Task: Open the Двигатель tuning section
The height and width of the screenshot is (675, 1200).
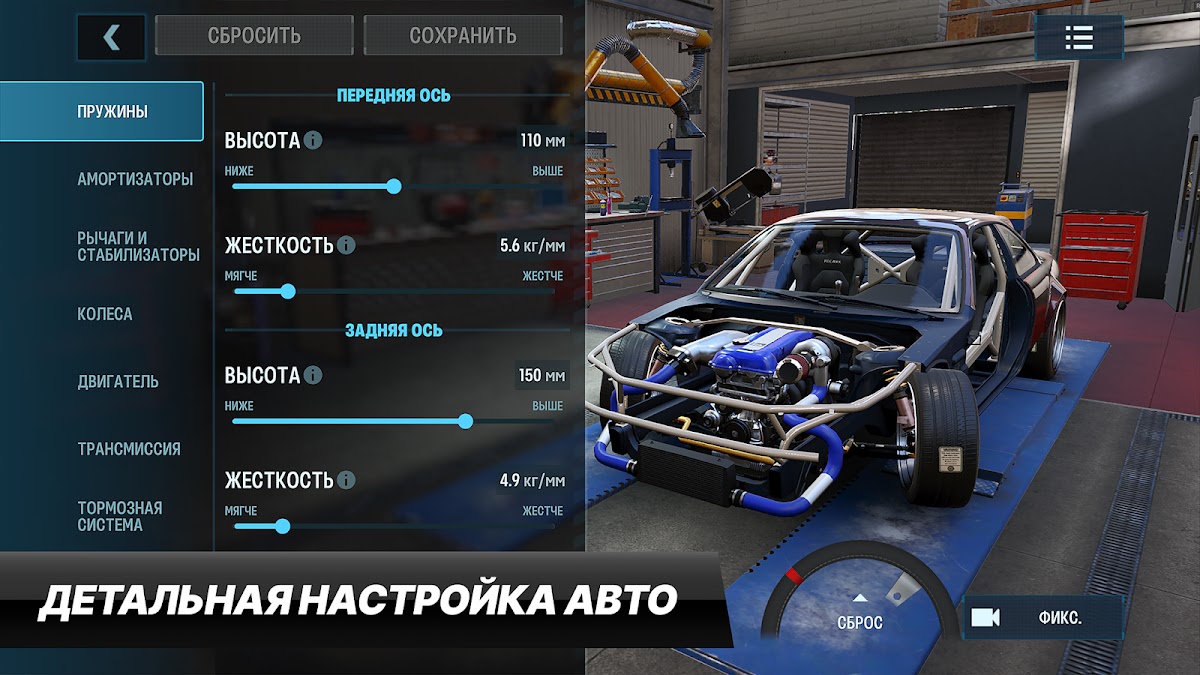Action: point(118,381)
